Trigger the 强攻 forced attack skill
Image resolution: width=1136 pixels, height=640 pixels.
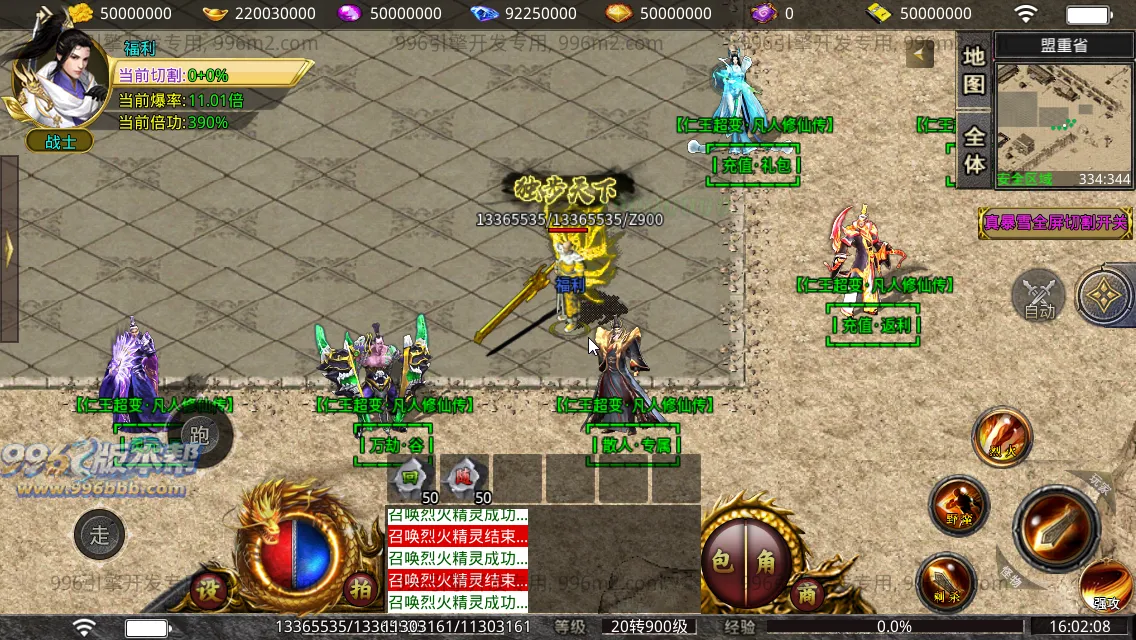click(1106, 588)
